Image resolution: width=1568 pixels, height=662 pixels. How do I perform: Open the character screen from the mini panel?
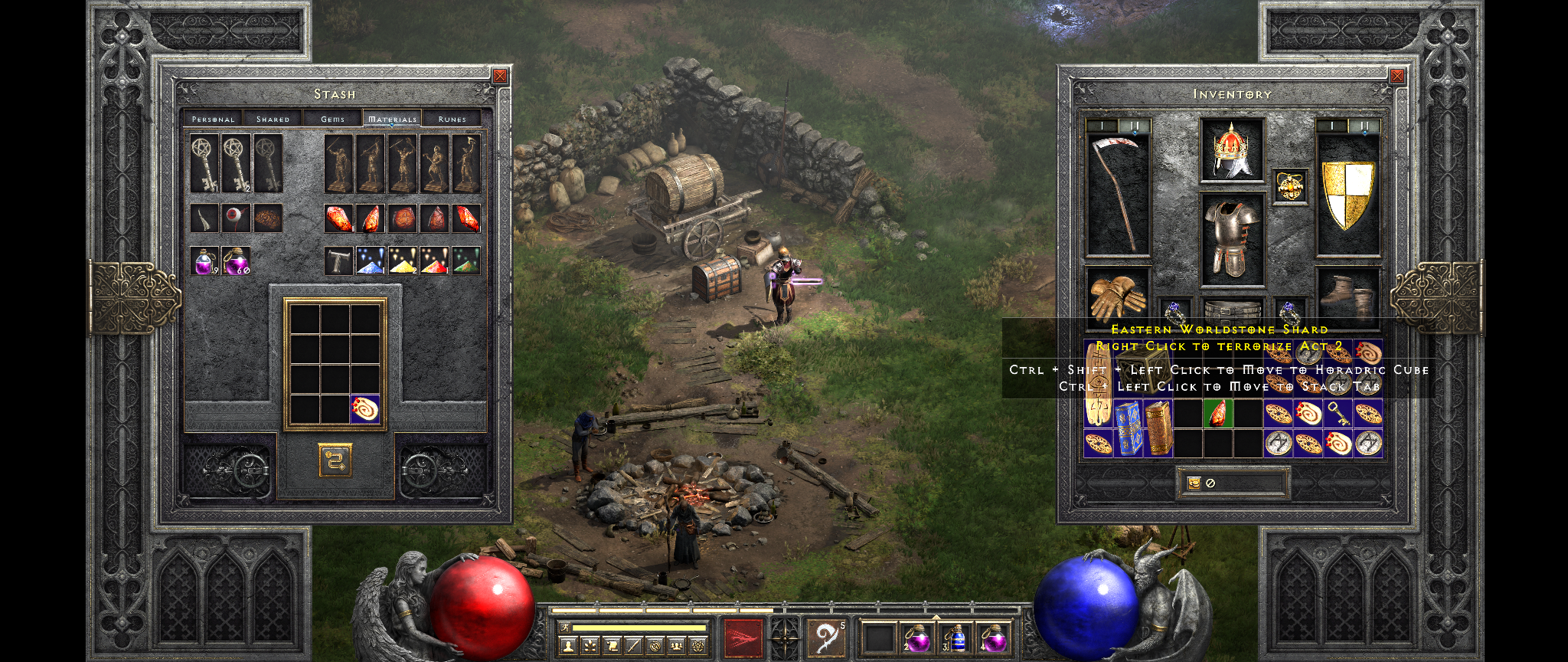pyautogui.click(x=568, y=646)
